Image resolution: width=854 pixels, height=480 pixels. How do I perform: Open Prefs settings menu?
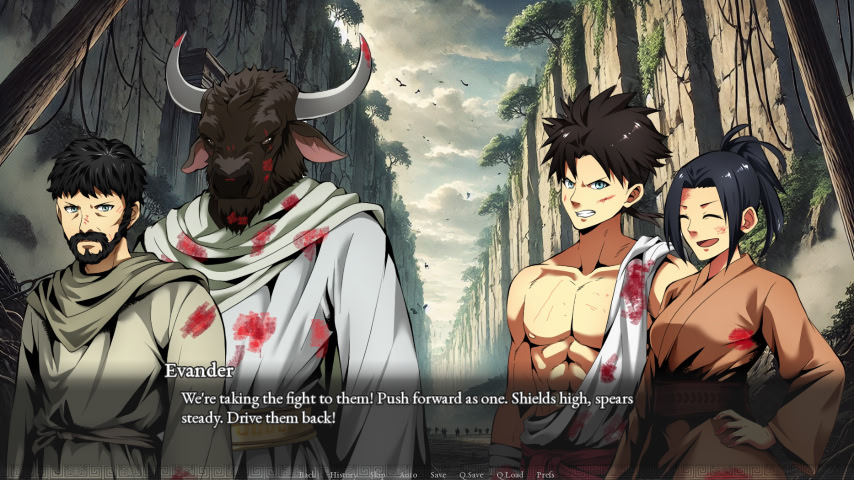(545, 474)
